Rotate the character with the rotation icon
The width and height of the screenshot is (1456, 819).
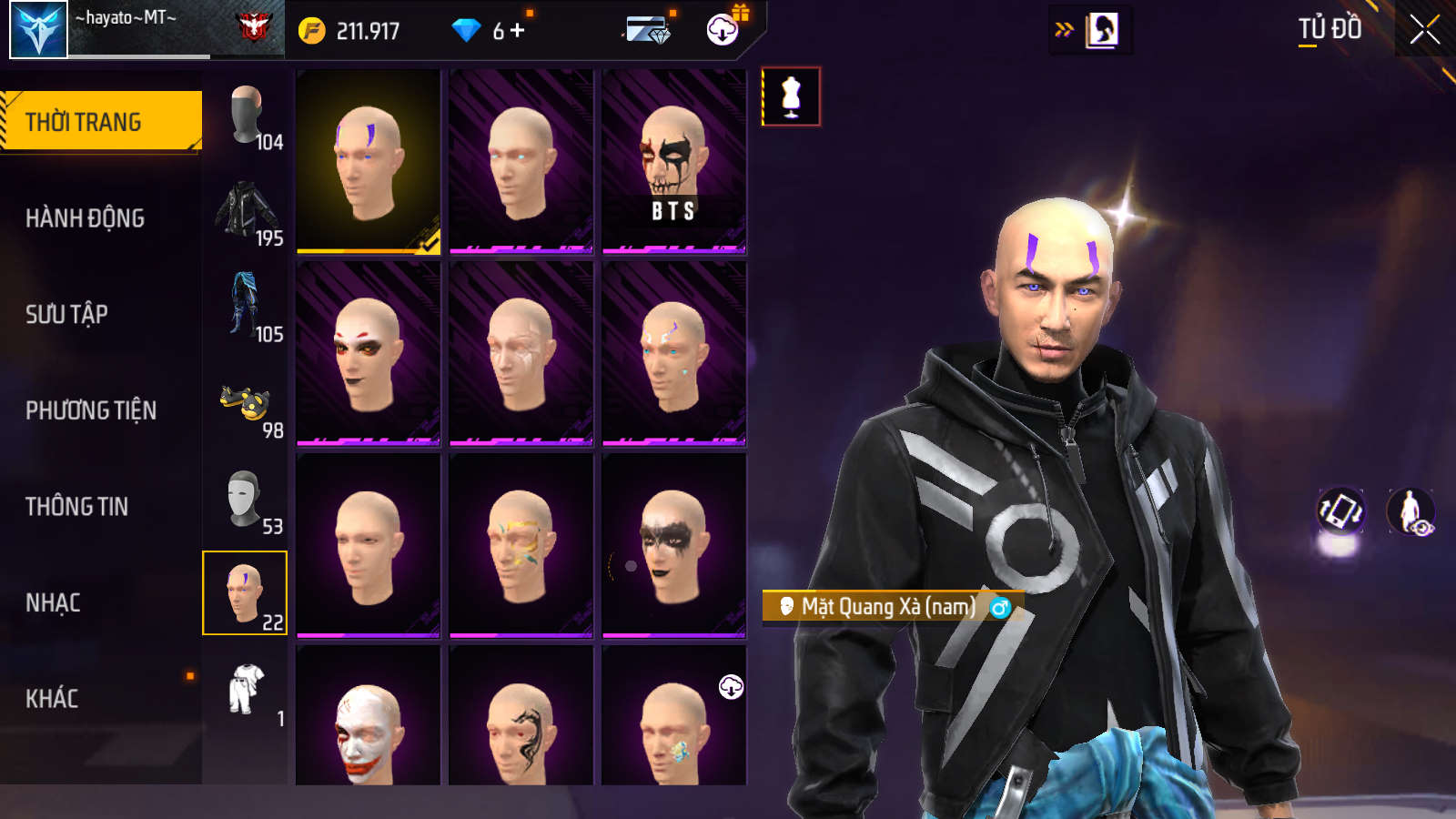tap(1340, 511)
